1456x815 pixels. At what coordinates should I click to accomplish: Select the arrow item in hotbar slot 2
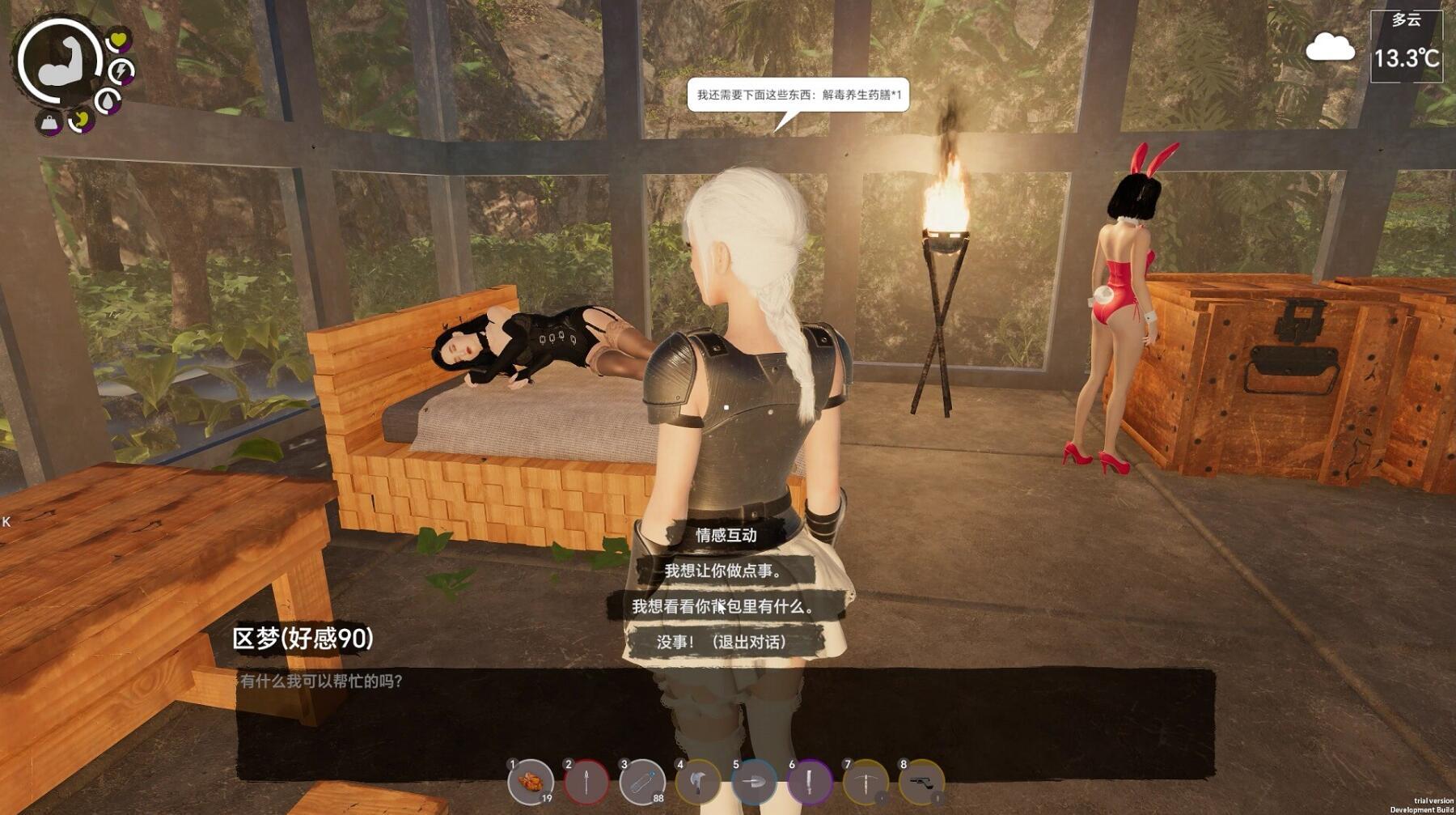(x=586, y=781)
